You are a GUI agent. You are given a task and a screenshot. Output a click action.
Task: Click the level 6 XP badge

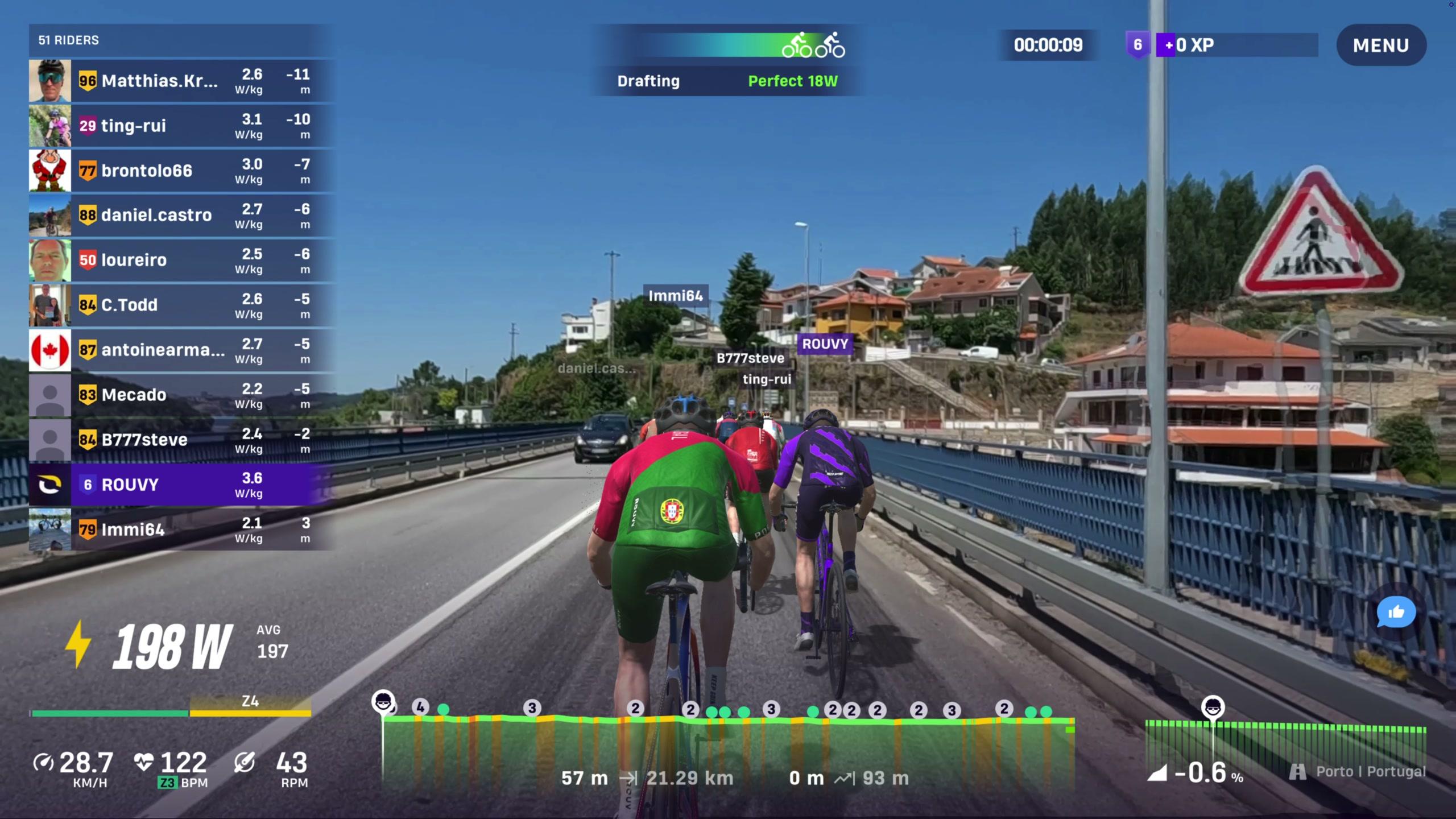[1137, 45]
